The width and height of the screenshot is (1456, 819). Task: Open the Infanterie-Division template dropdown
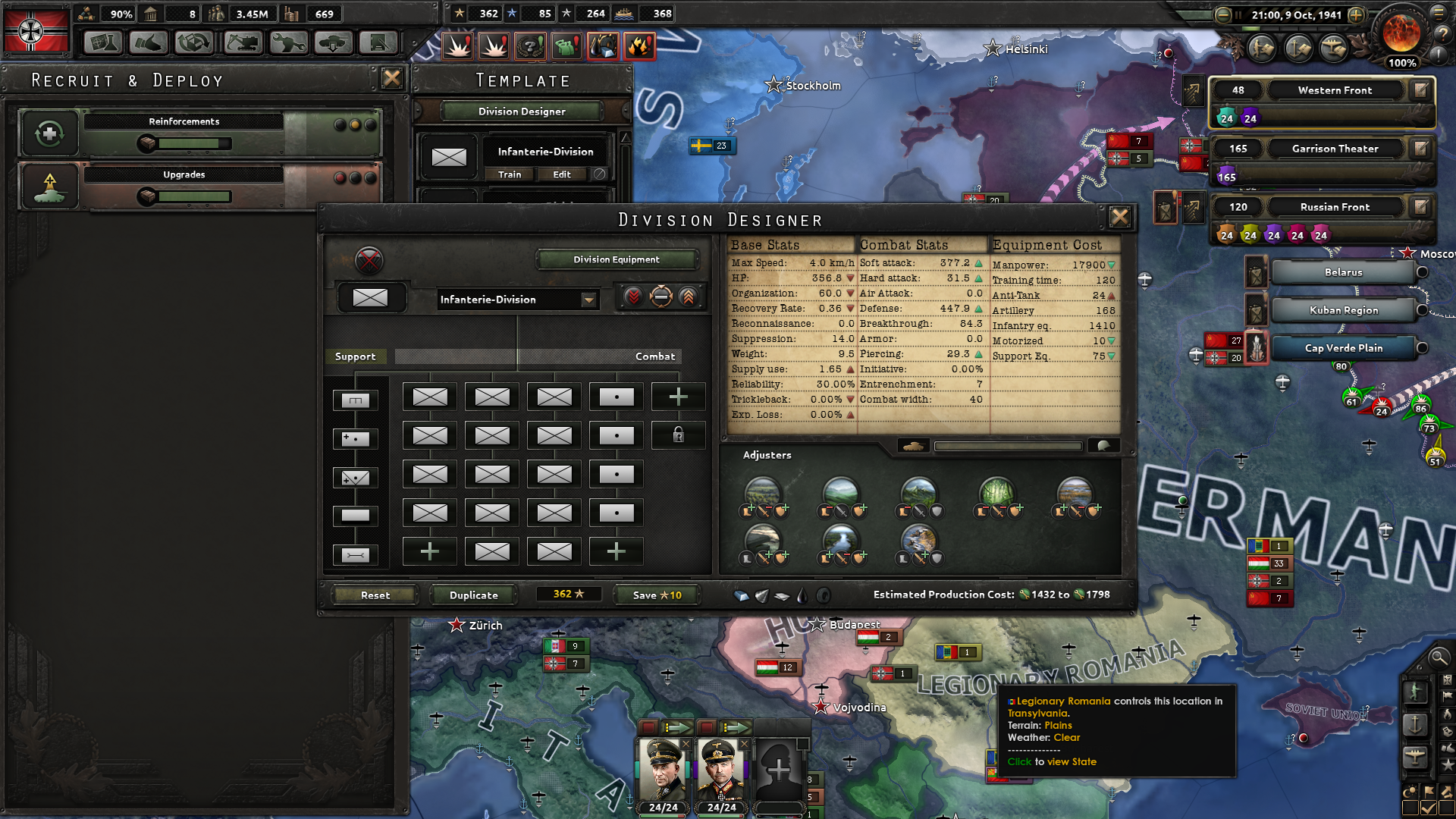click(x=589, y=300)
